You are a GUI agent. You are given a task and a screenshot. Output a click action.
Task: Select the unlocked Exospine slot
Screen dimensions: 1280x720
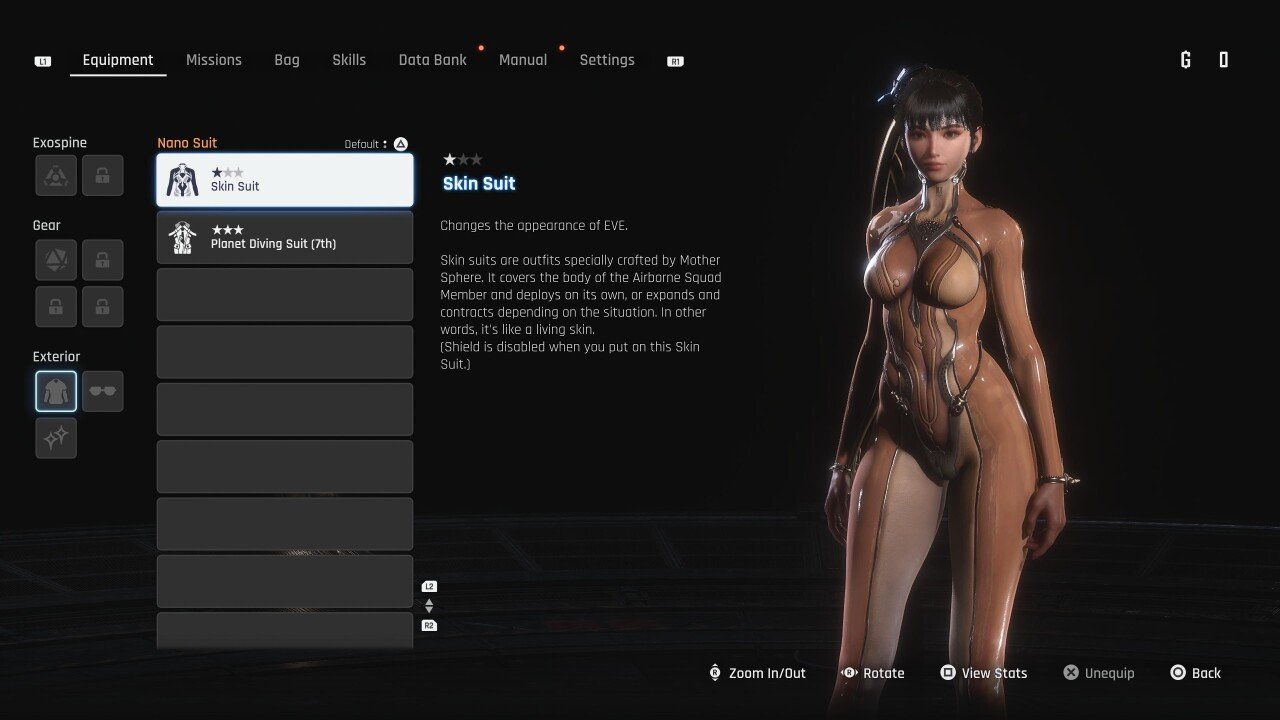(x=56, y=175)
